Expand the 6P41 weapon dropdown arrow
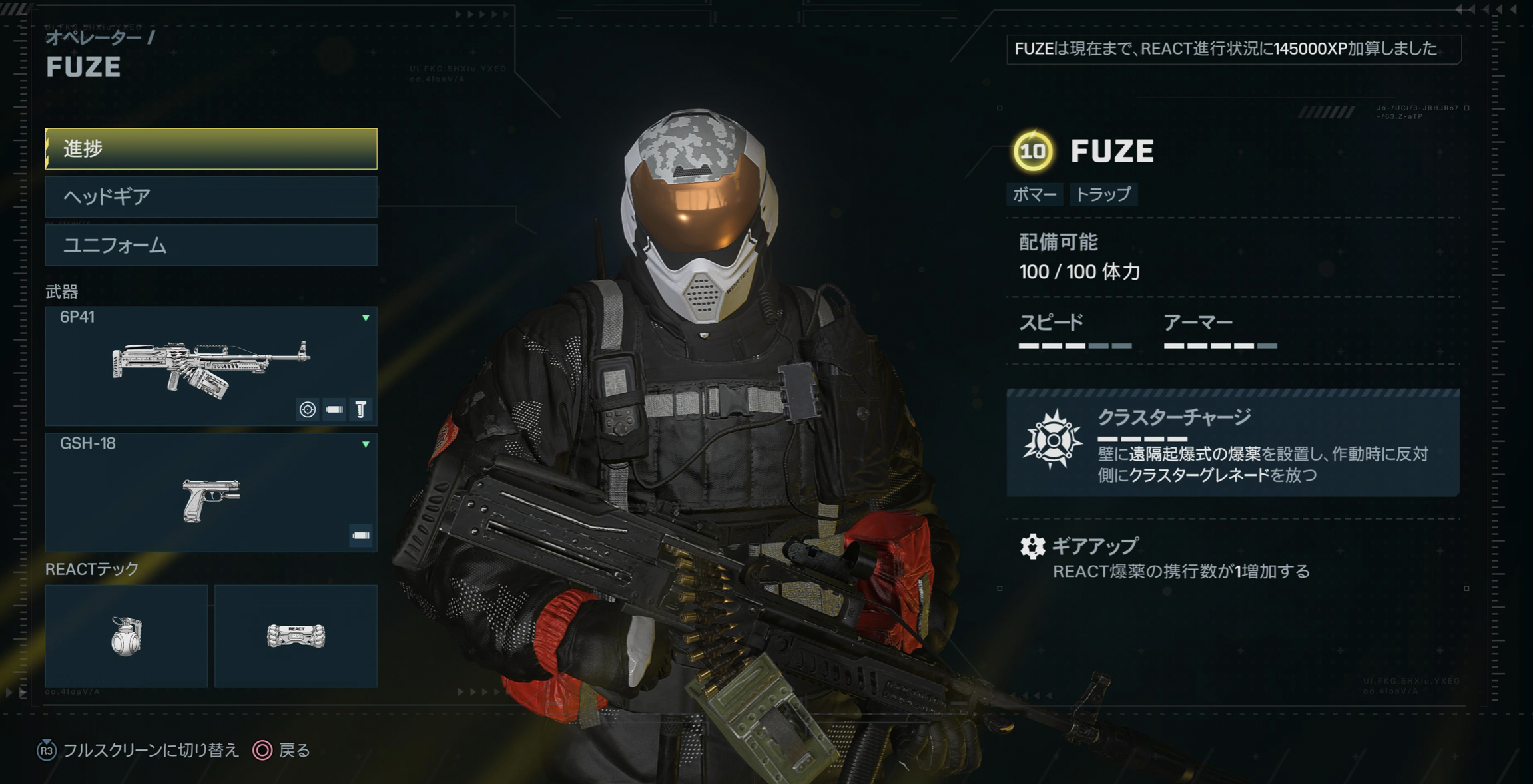 tap(366, 318)
